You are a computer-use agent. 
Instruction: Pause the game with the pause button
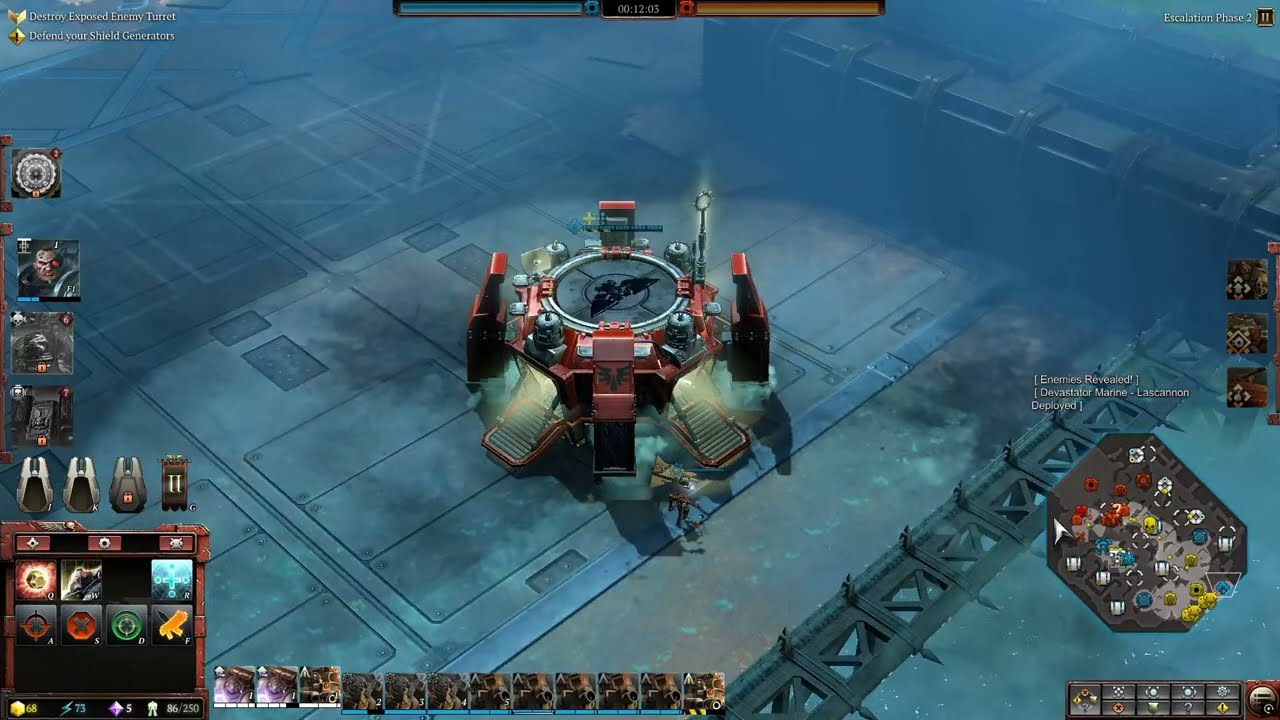(1265, 18)
